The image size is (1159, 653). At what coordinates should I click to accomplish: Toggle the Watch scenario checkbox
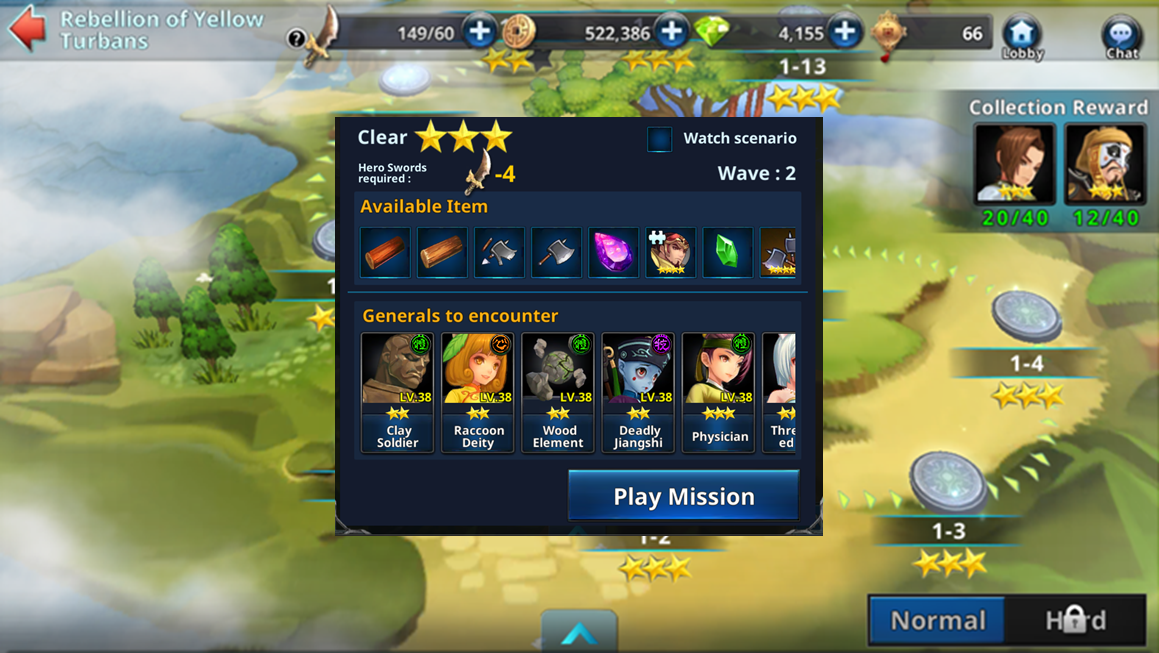coord(660,139)
